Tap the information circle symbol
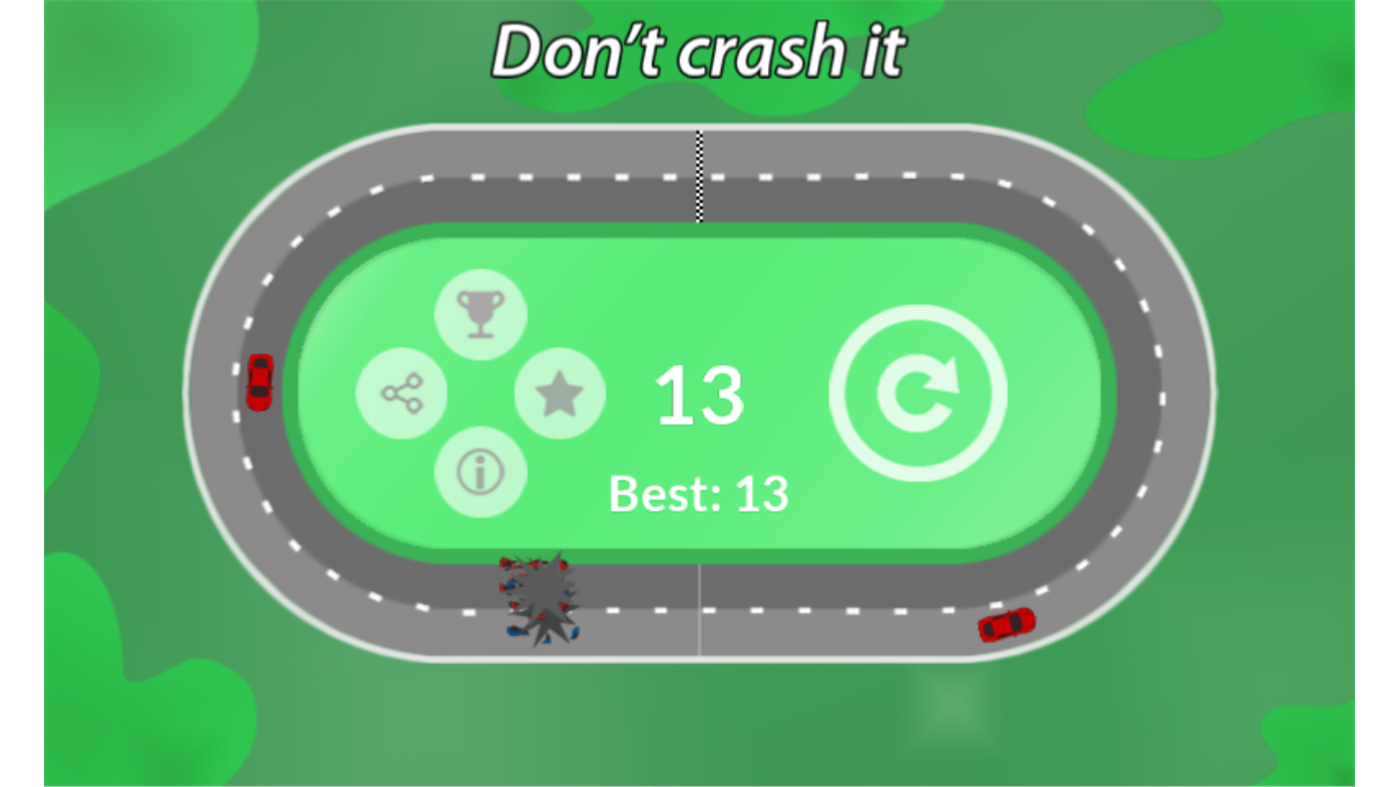Screen dimensions: 1399x787 480,471
